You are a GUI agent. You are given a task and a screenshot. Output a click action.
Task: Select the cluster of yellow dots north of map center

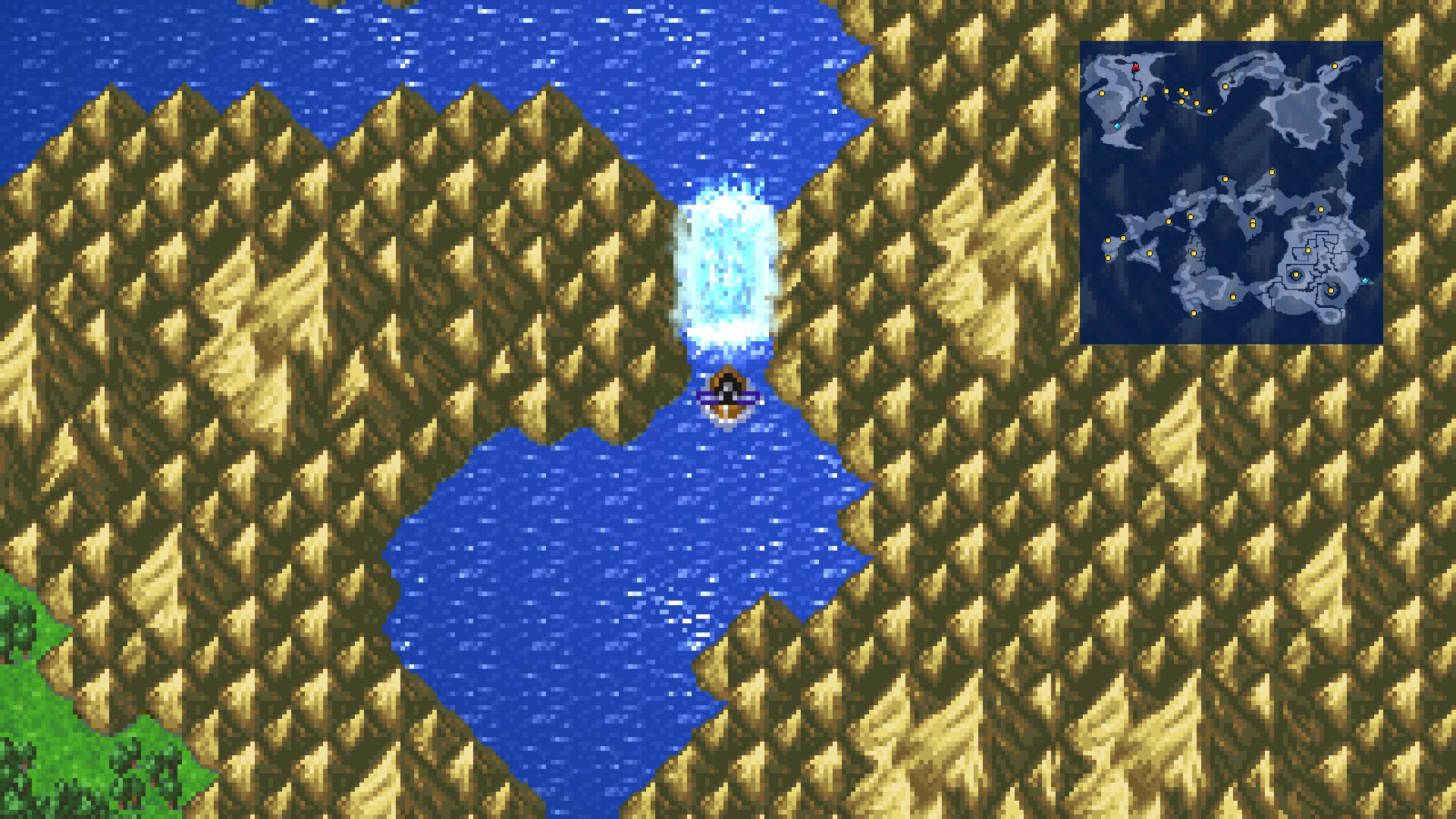1182,96
